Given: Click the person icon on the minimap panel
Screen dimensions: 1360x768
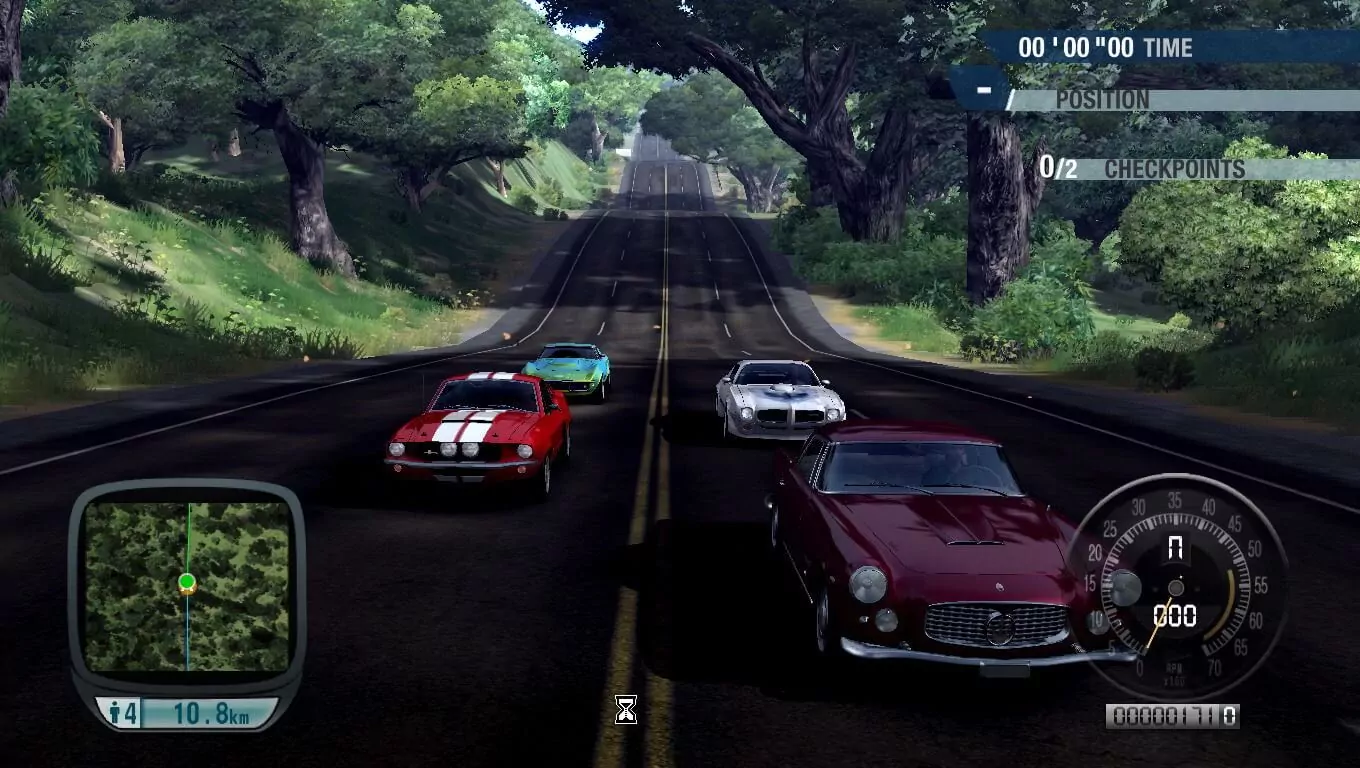Looking at the screenshot, I should [x=116, y=710].
